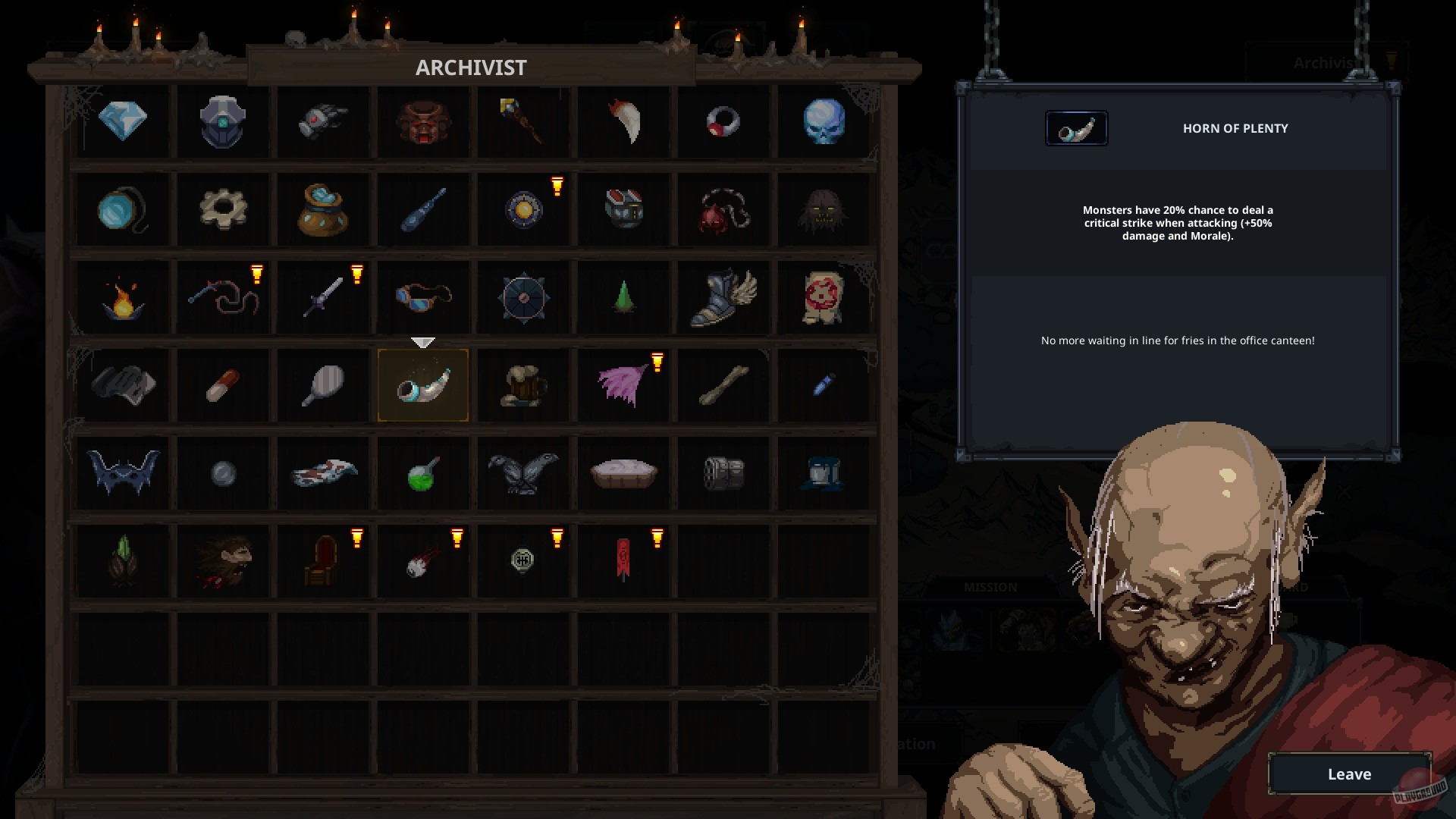Open the pie item details
Image resolution: width=1456 pixels, height=819 pixels.
pyautogui.click(x=623, y=473)
